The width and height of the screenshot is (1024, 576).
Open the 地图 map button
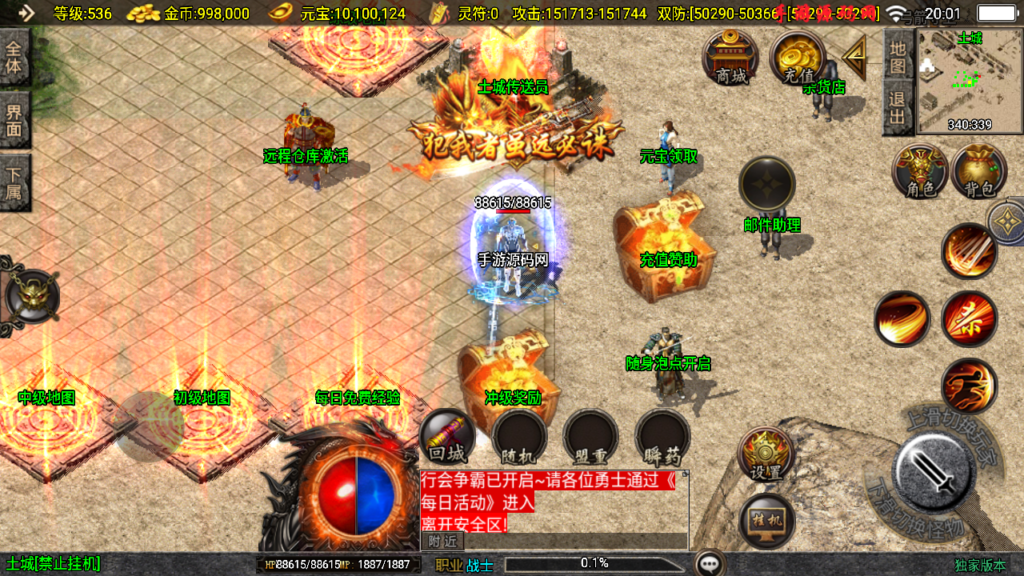click(898, 57)
